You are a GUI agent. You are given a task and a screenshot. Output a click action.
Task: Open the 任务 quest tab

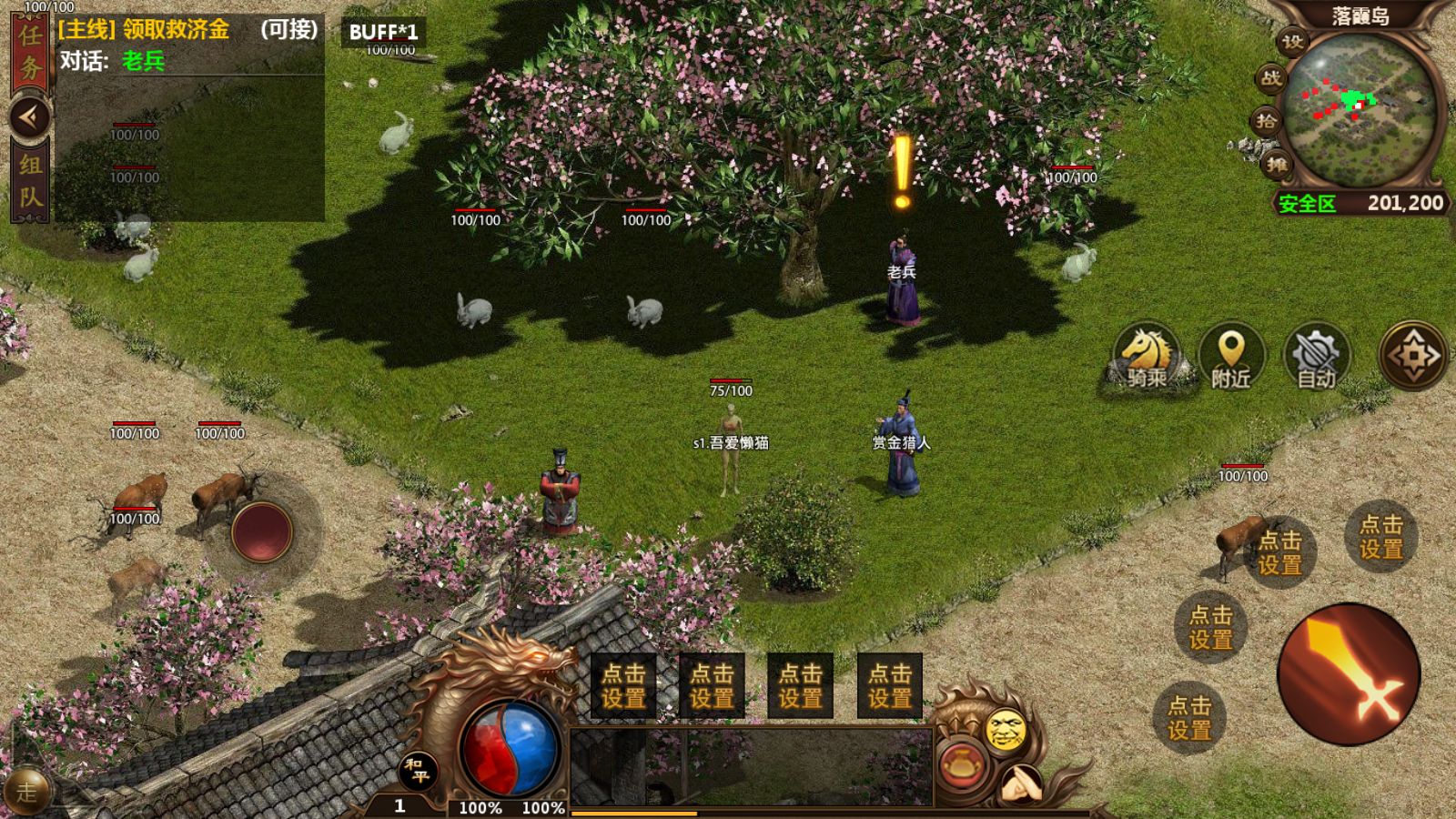[30, 52]
